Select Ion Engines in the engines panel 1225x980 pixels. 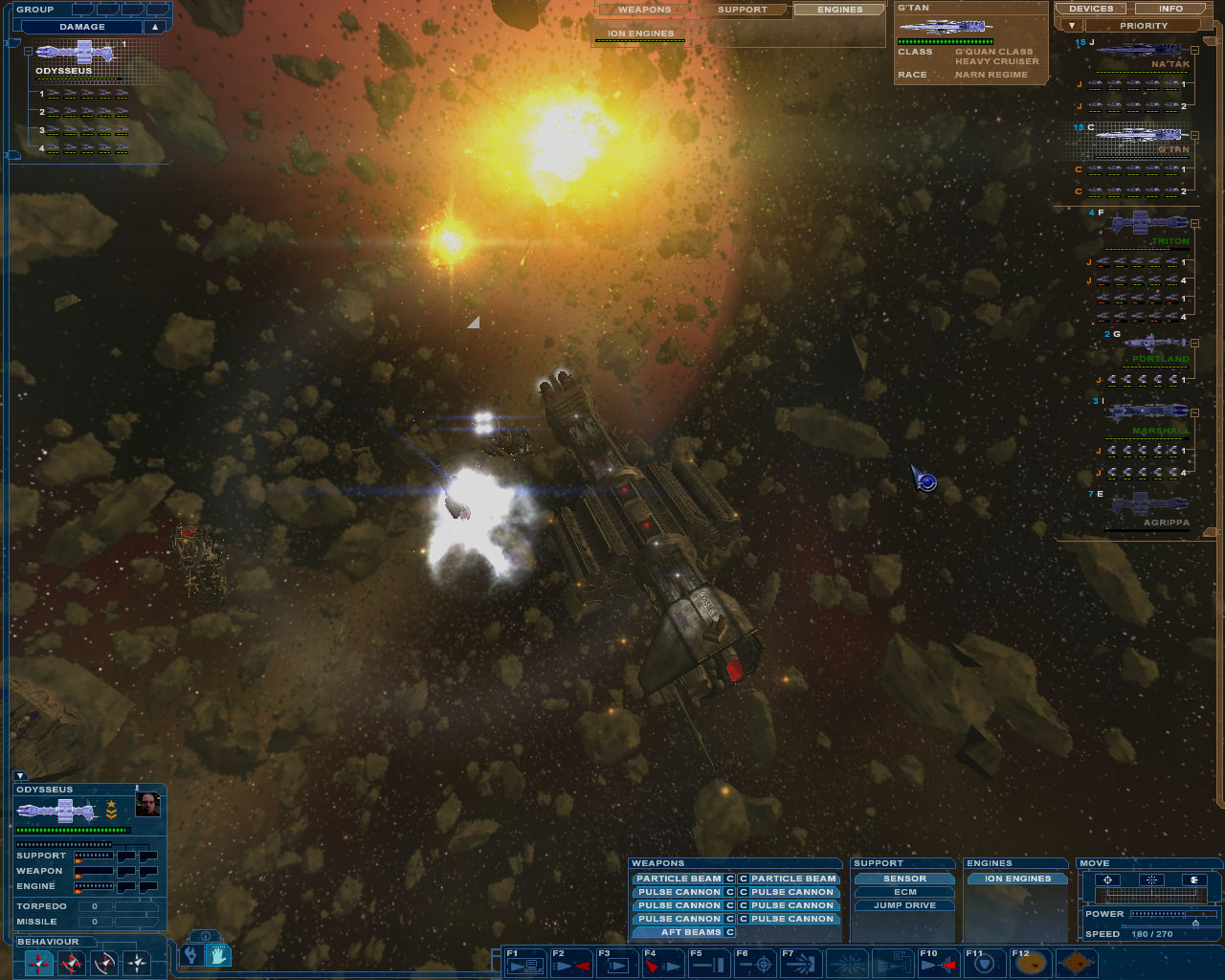1017,879
